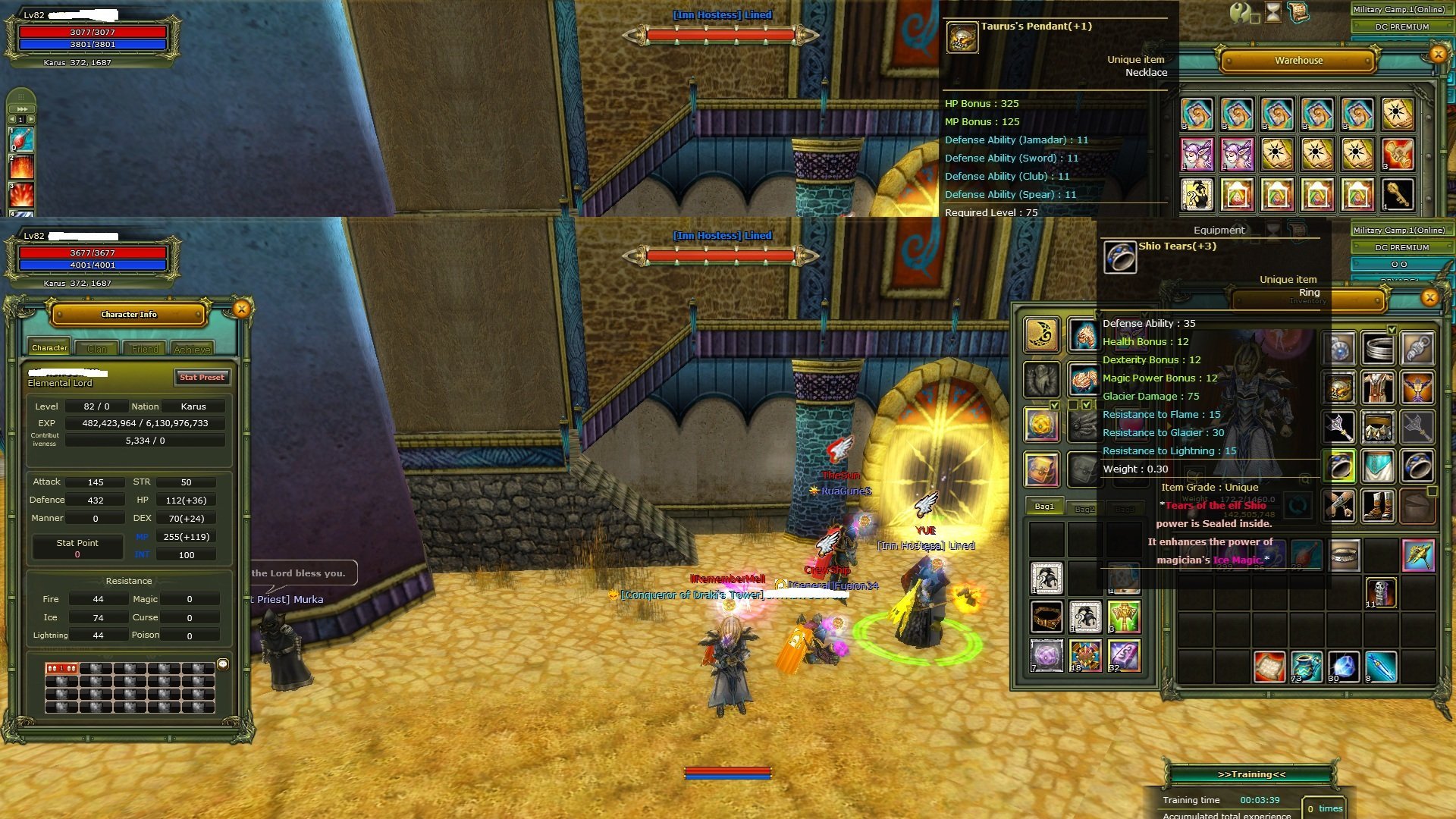Select the blue-green pot stack of 73
1456x819 pixels.
1306,667
